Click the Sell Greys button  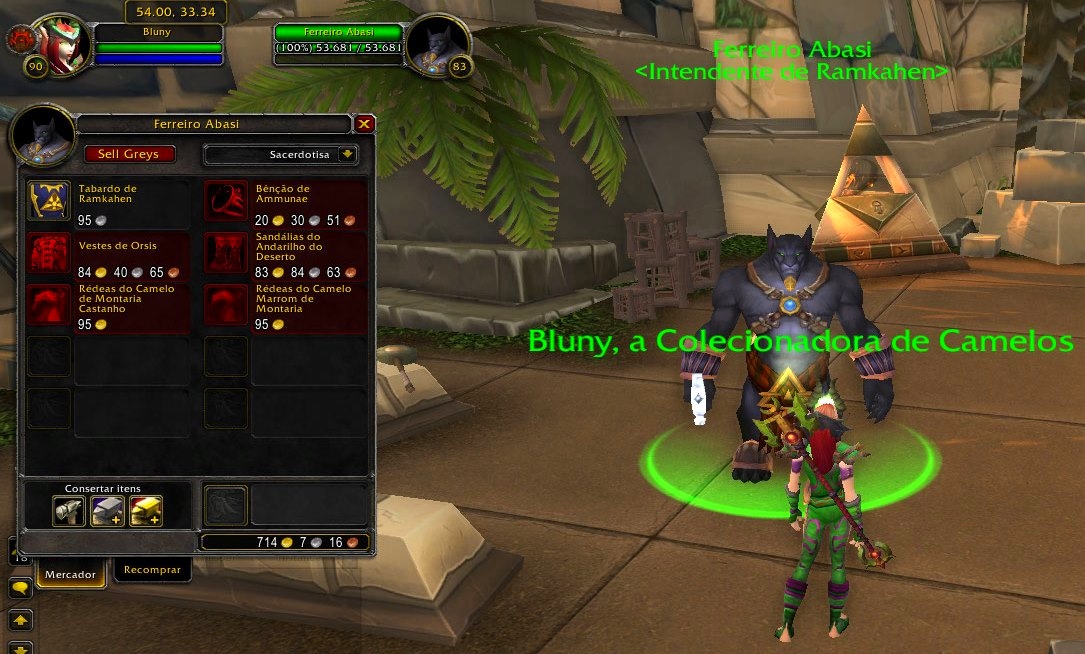(x=129, y=154)
